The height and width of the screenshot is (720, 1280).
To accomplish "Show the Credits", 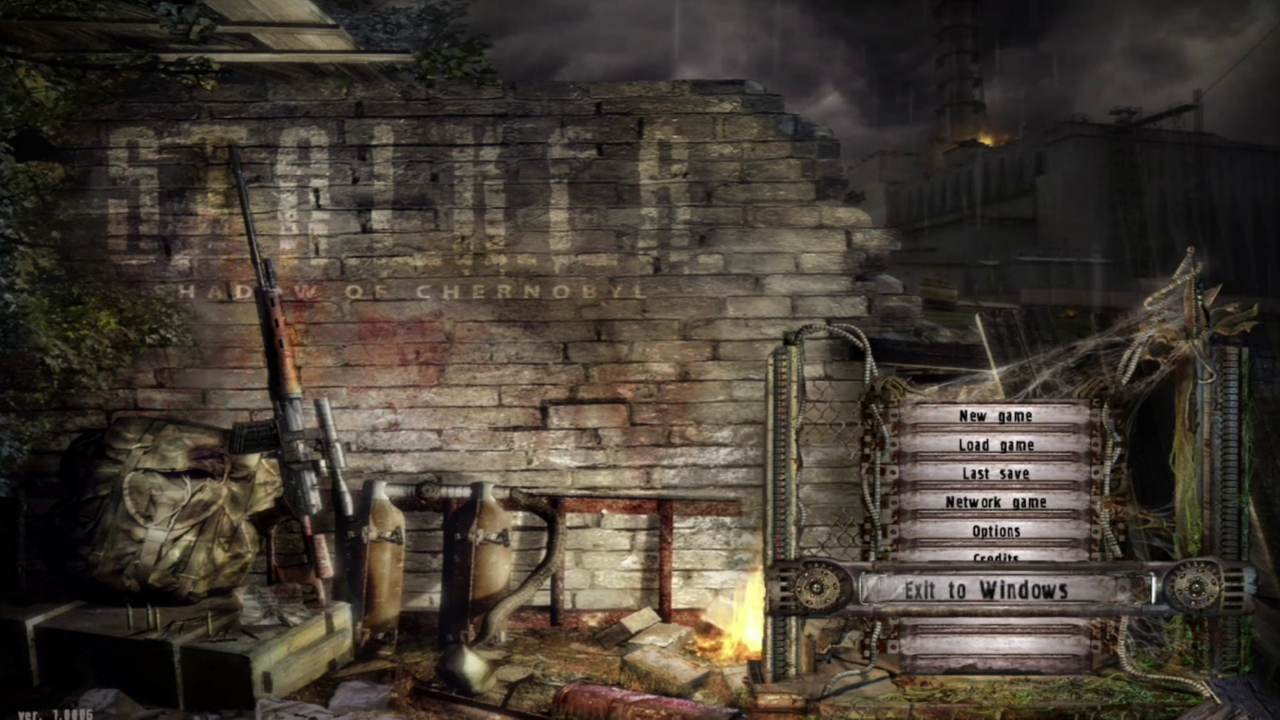I will coord(995,555).
